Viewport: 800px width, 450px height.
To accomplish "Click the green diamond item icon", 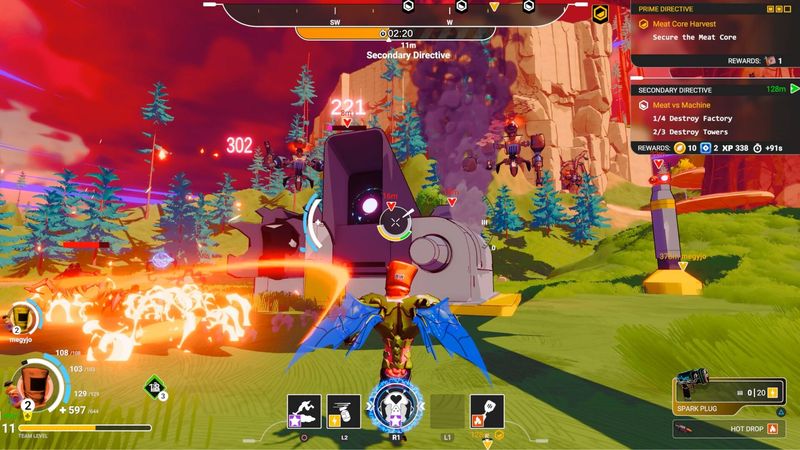I will 155,386.
